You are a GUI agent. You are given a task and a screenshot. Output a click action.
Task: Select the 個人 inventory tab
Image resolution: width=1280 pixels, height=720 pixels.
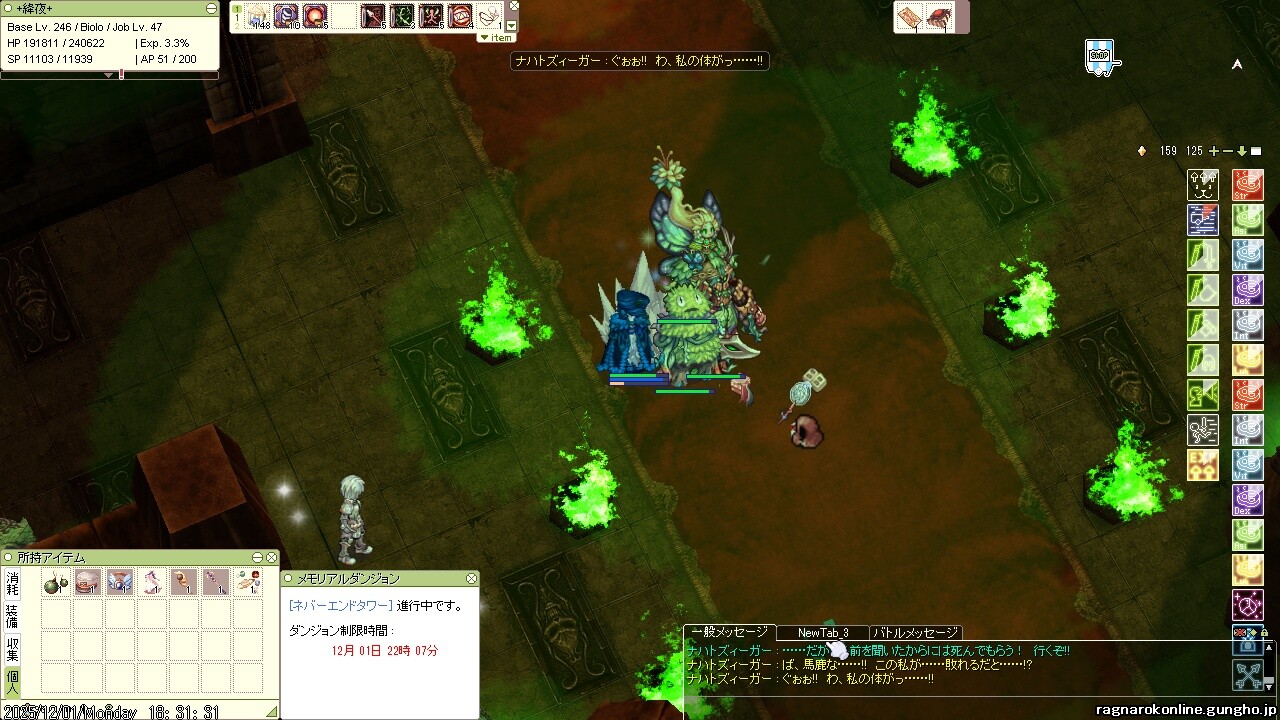[12, 682]
